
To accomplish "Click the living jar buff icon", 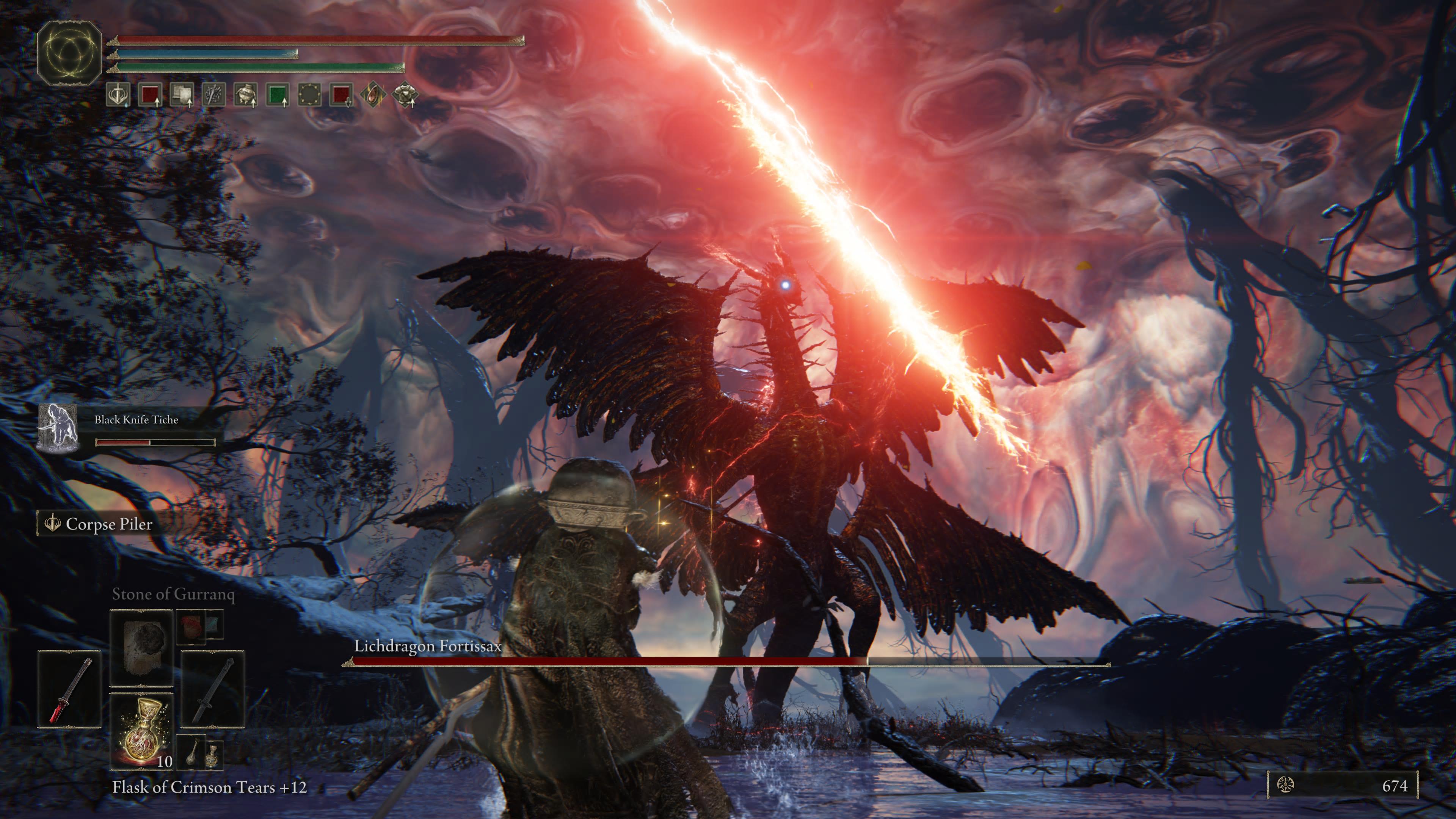I will [245, 95].
